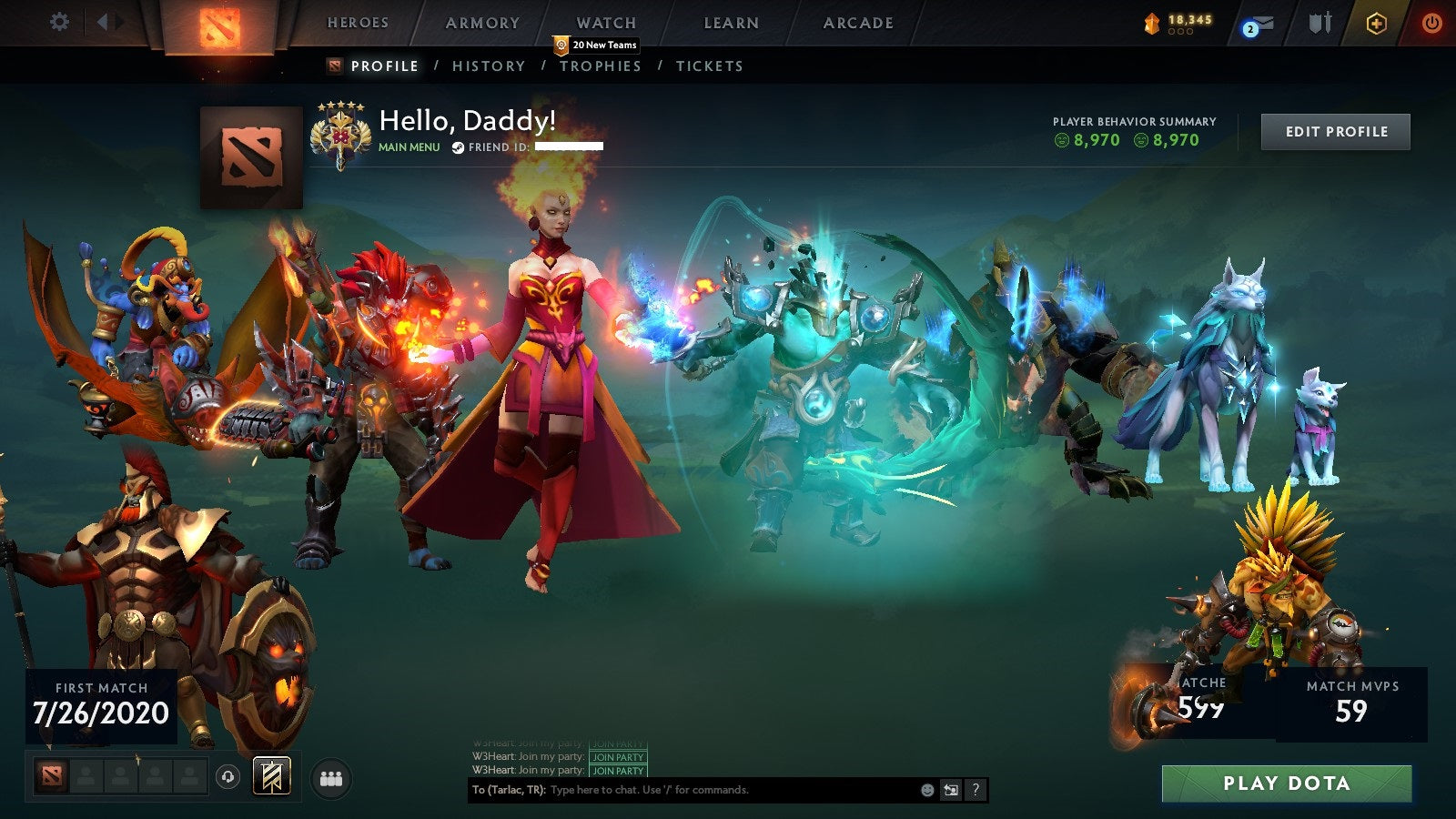Switch to the HISTORY tab
Viewport: 1456px width, 819px height.
(487, 66)
